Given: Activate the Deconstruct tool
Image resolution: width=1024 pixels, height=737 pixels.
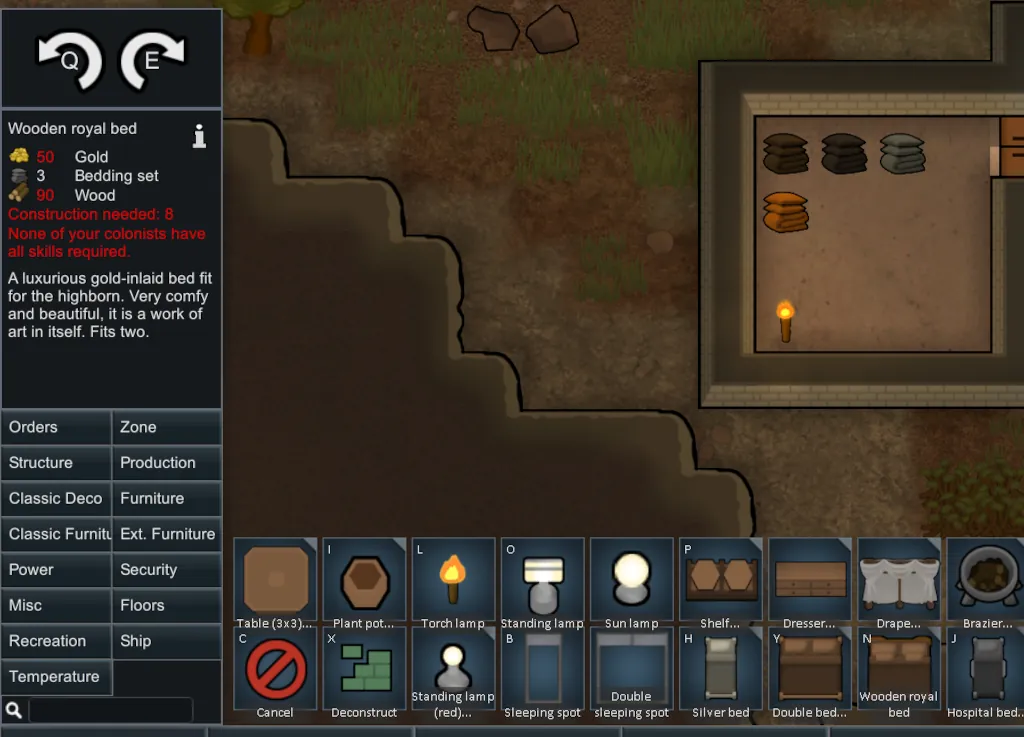Looking at the screenshot, I should pos(364,669).
